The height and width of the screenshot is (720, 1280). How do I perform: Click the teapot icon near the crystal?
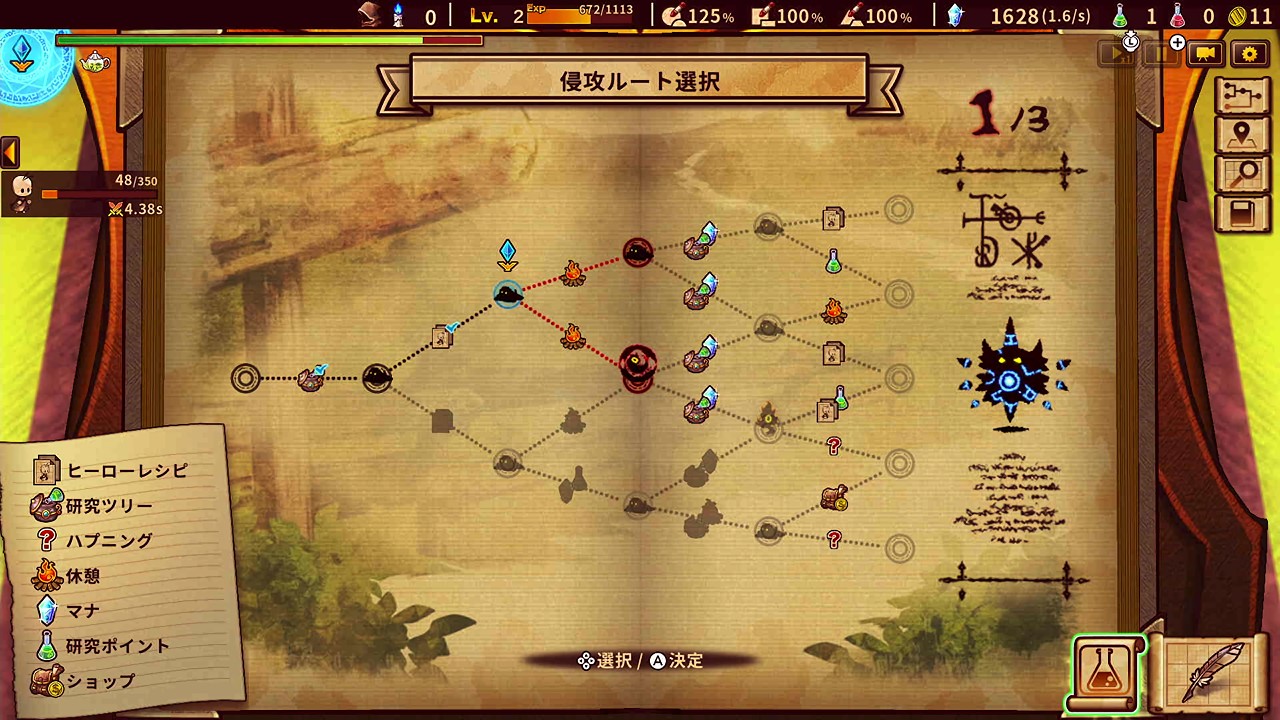95,62
